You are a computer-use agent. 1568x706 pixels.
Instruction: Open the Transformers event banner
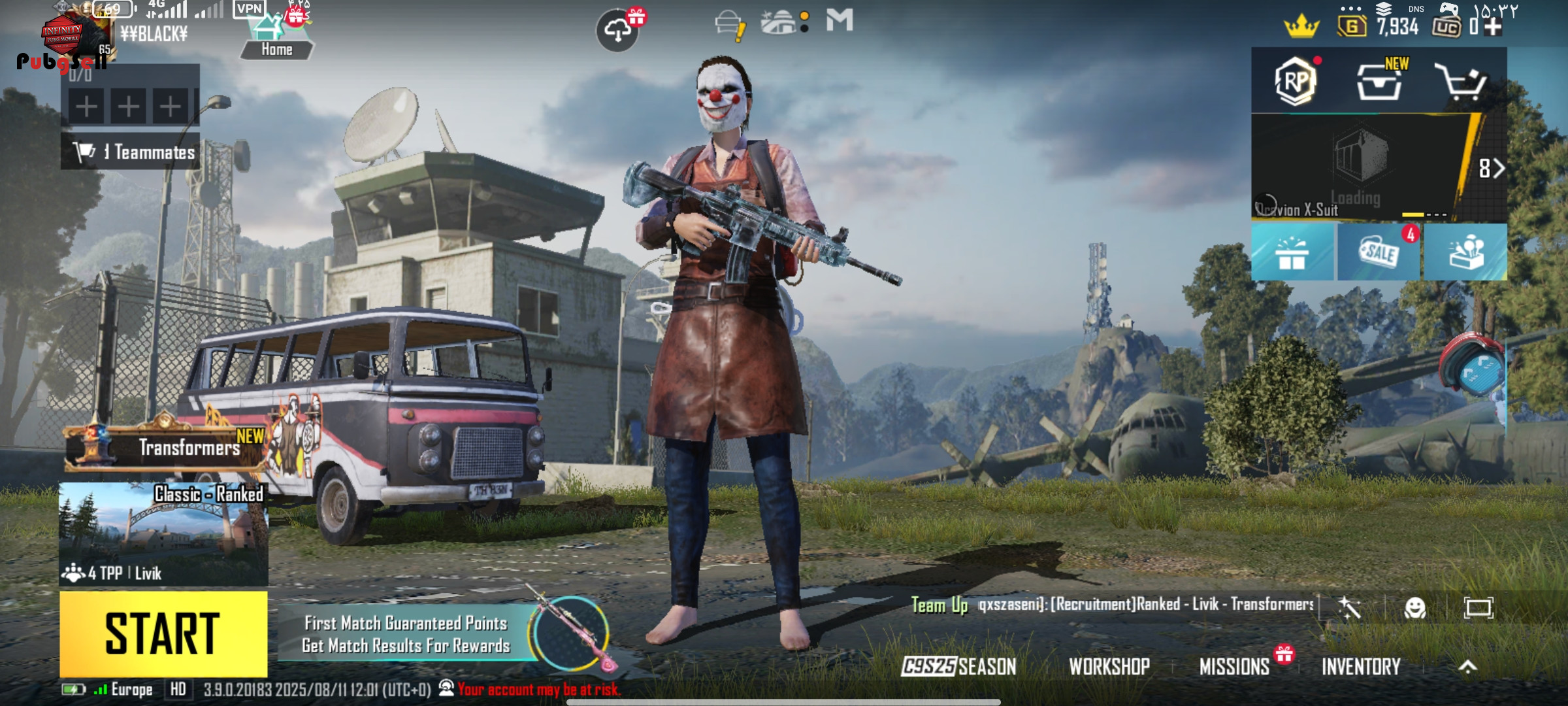coord(167,447)
